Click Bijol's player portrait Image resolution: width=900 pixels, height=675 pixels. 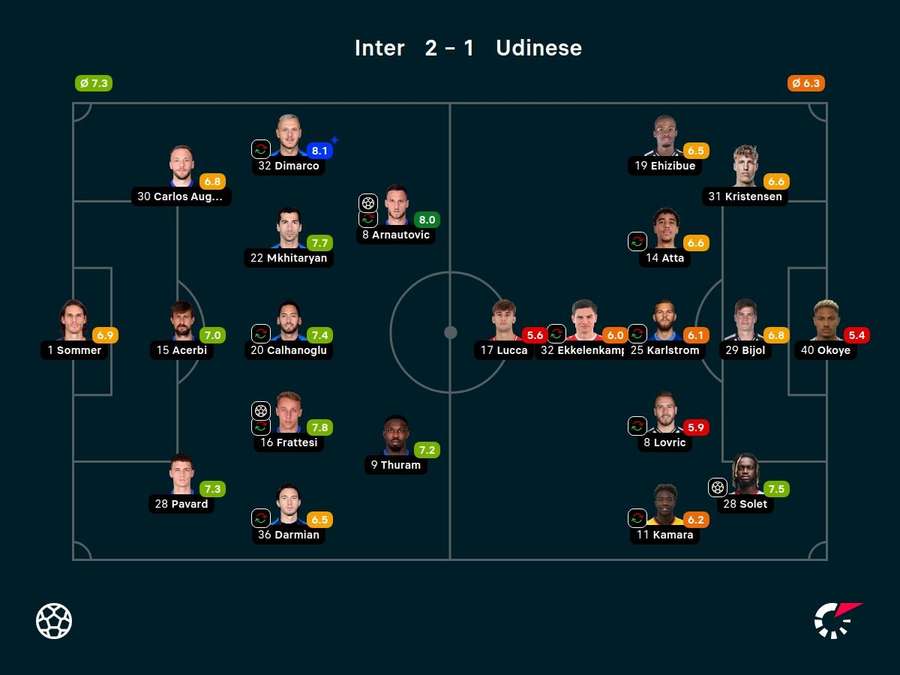(x=743, y=321)
